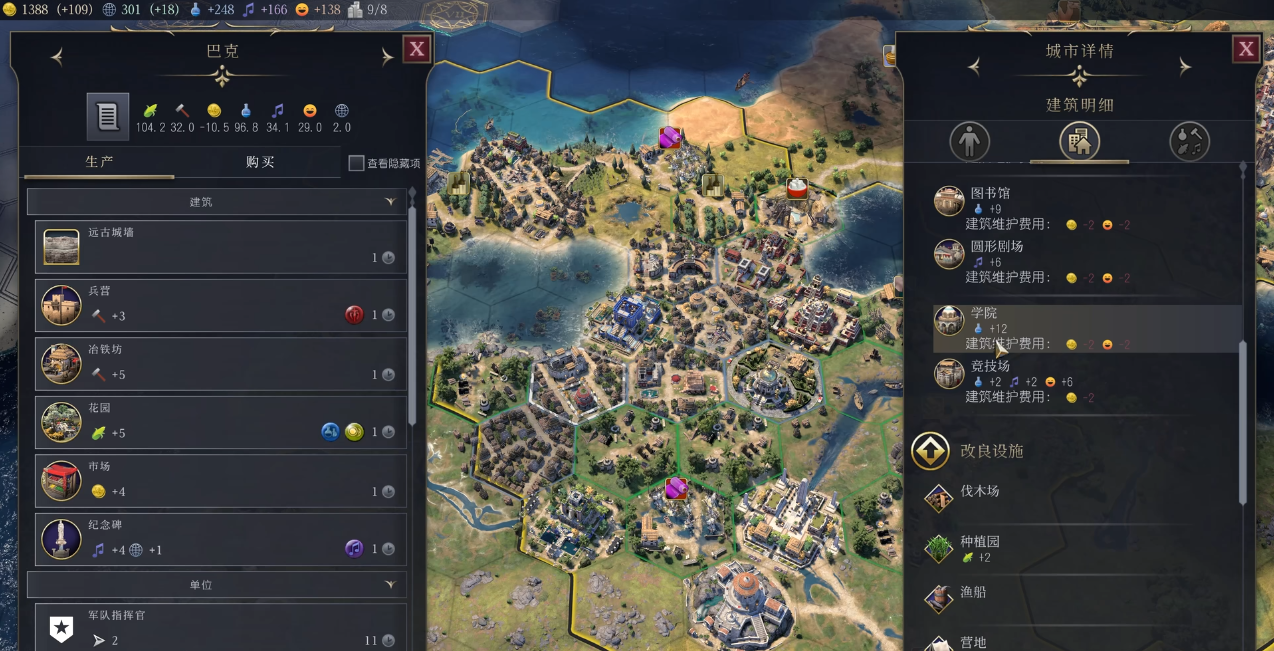Go to previous city with left arrow

57,58
